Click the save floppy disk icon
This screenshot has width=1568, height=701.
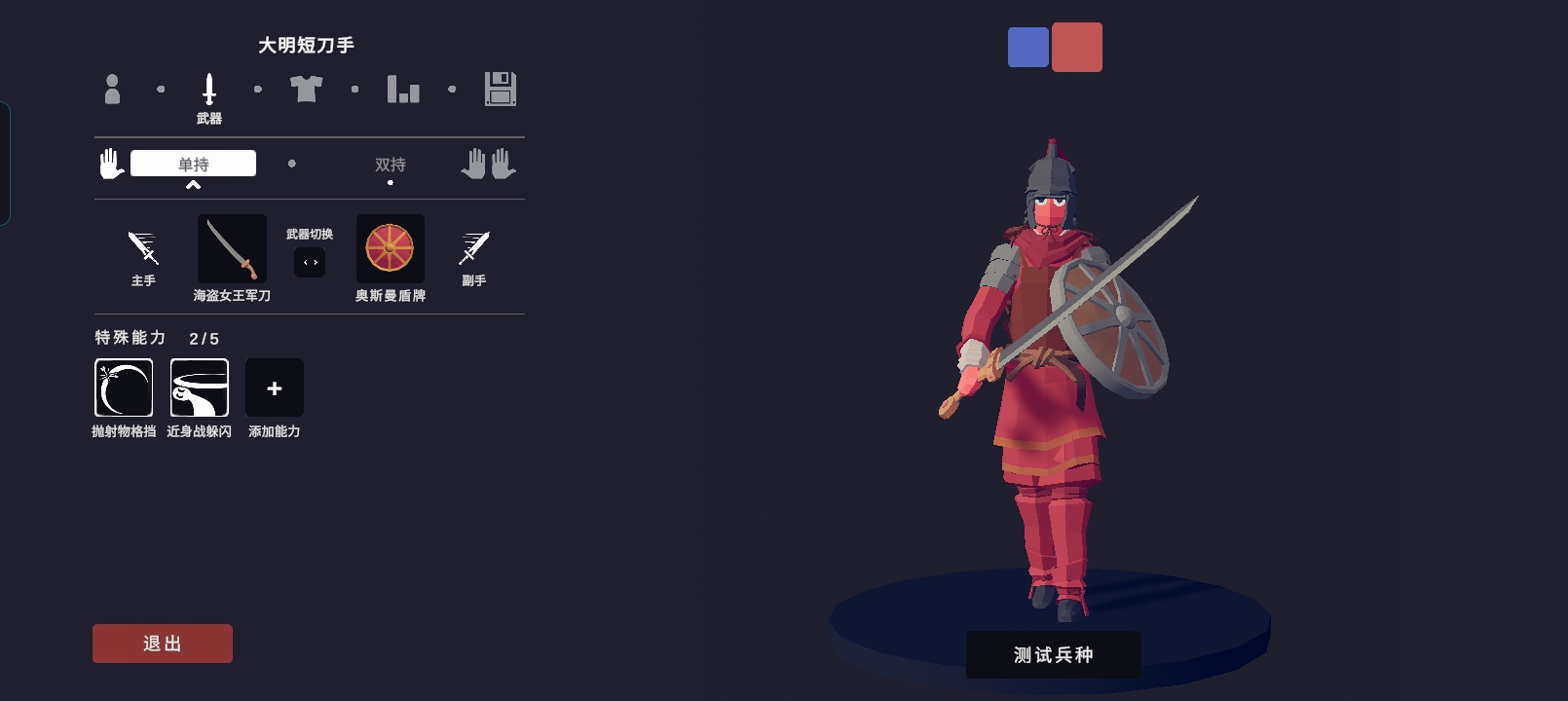[x=500, y=89]
